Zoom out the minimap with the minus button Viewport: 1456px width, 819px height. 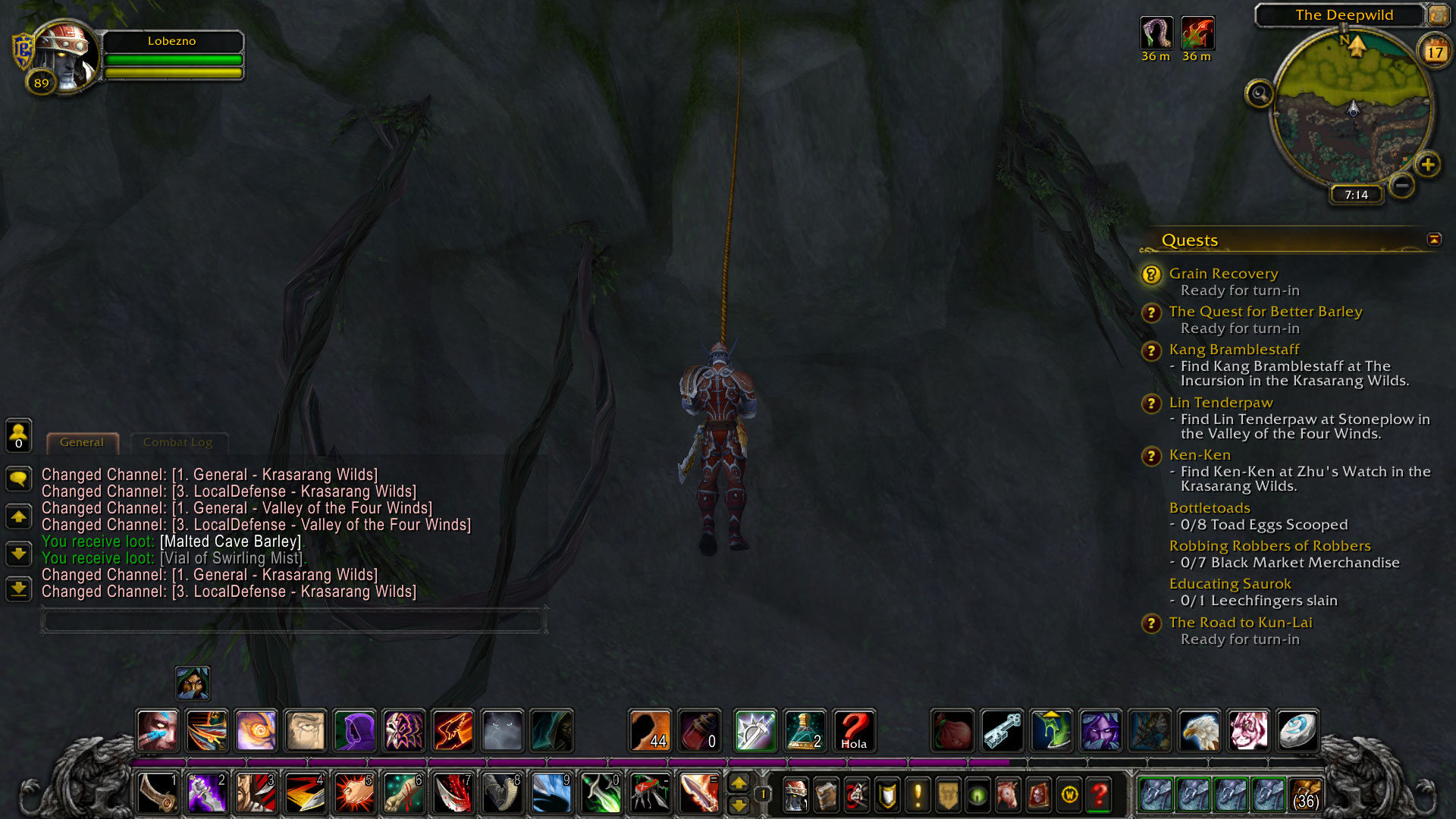tap(1402, 185)
